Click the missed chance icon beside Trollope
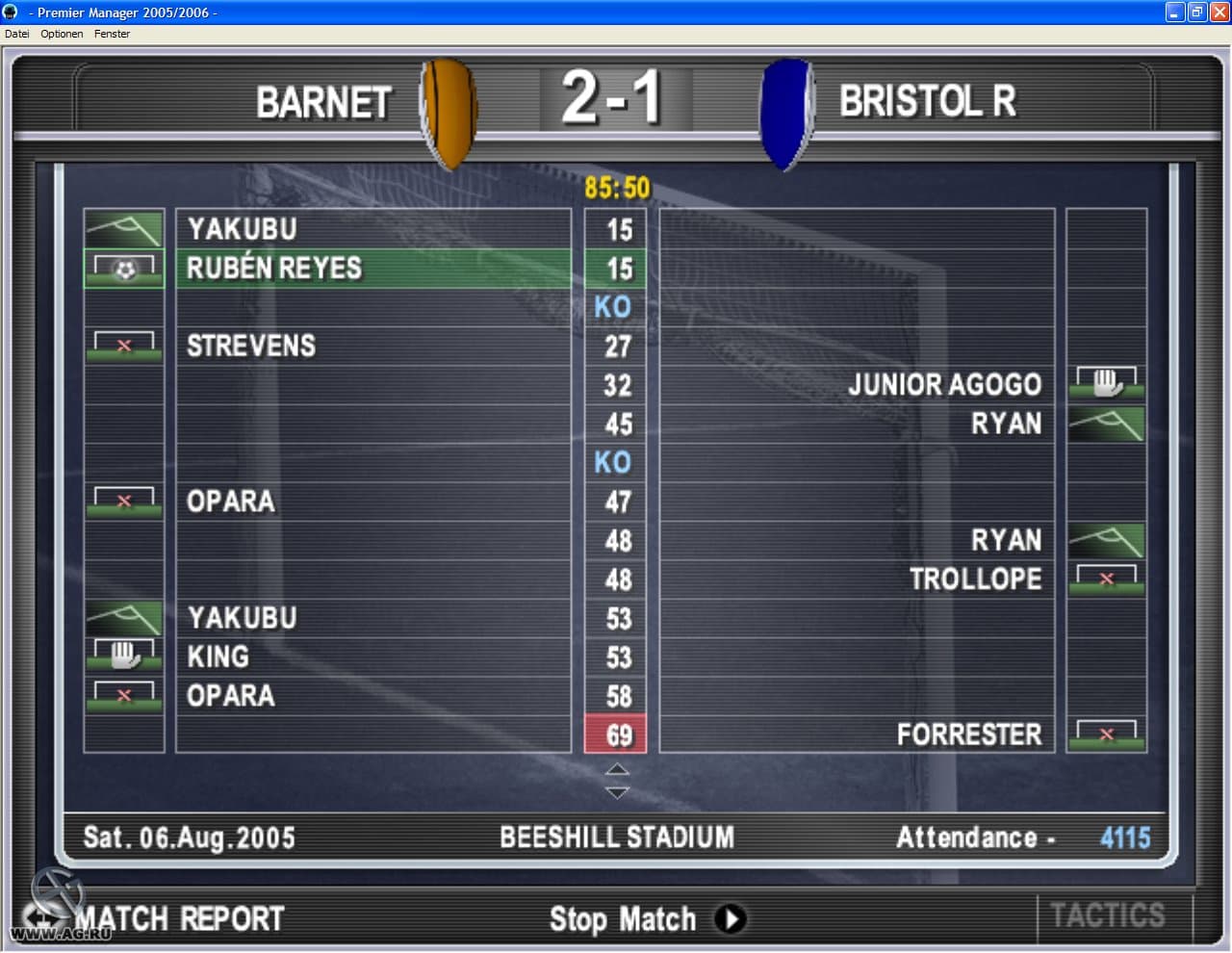Viewport: 1232px width, 953px height. (x=1105, y=579)
